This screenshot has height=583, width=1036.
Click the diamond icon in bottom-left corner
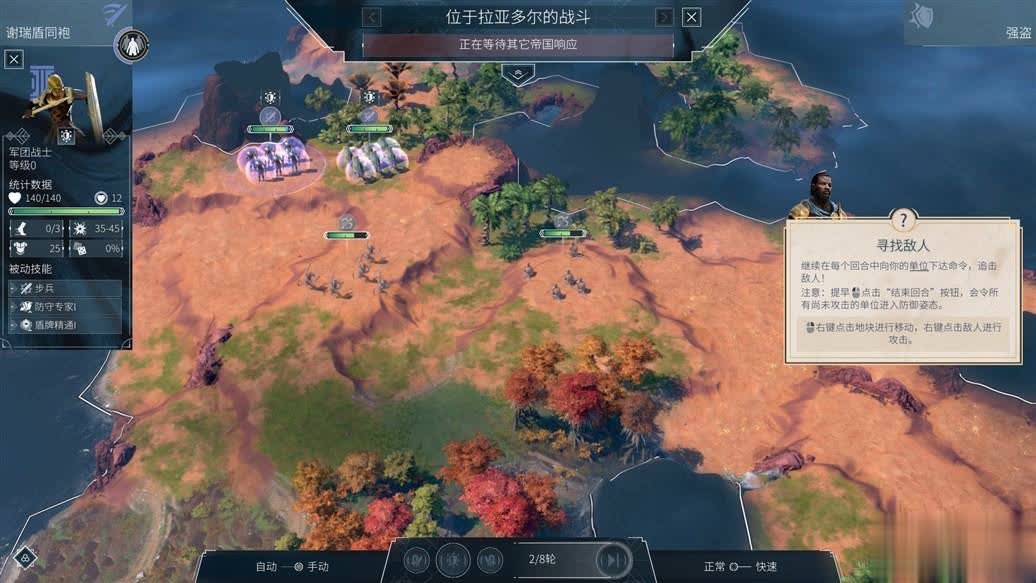(x=25, y=558)
